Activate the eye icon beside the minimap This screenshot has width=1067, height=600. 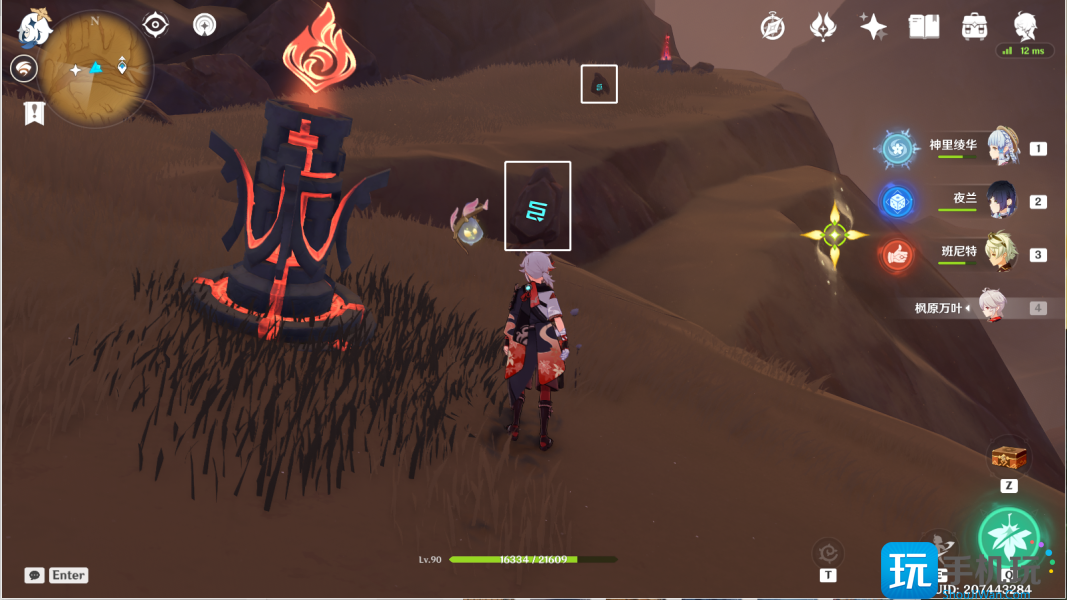tap(155, 25)
